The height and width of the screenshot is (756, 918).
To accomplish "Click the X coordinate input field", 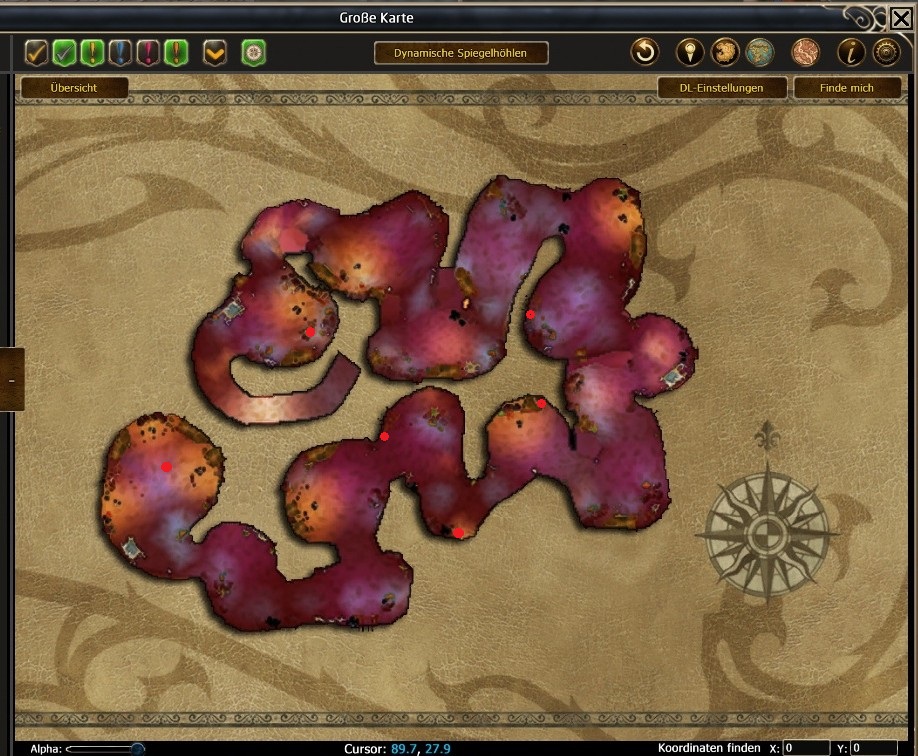I will (806, 748).
